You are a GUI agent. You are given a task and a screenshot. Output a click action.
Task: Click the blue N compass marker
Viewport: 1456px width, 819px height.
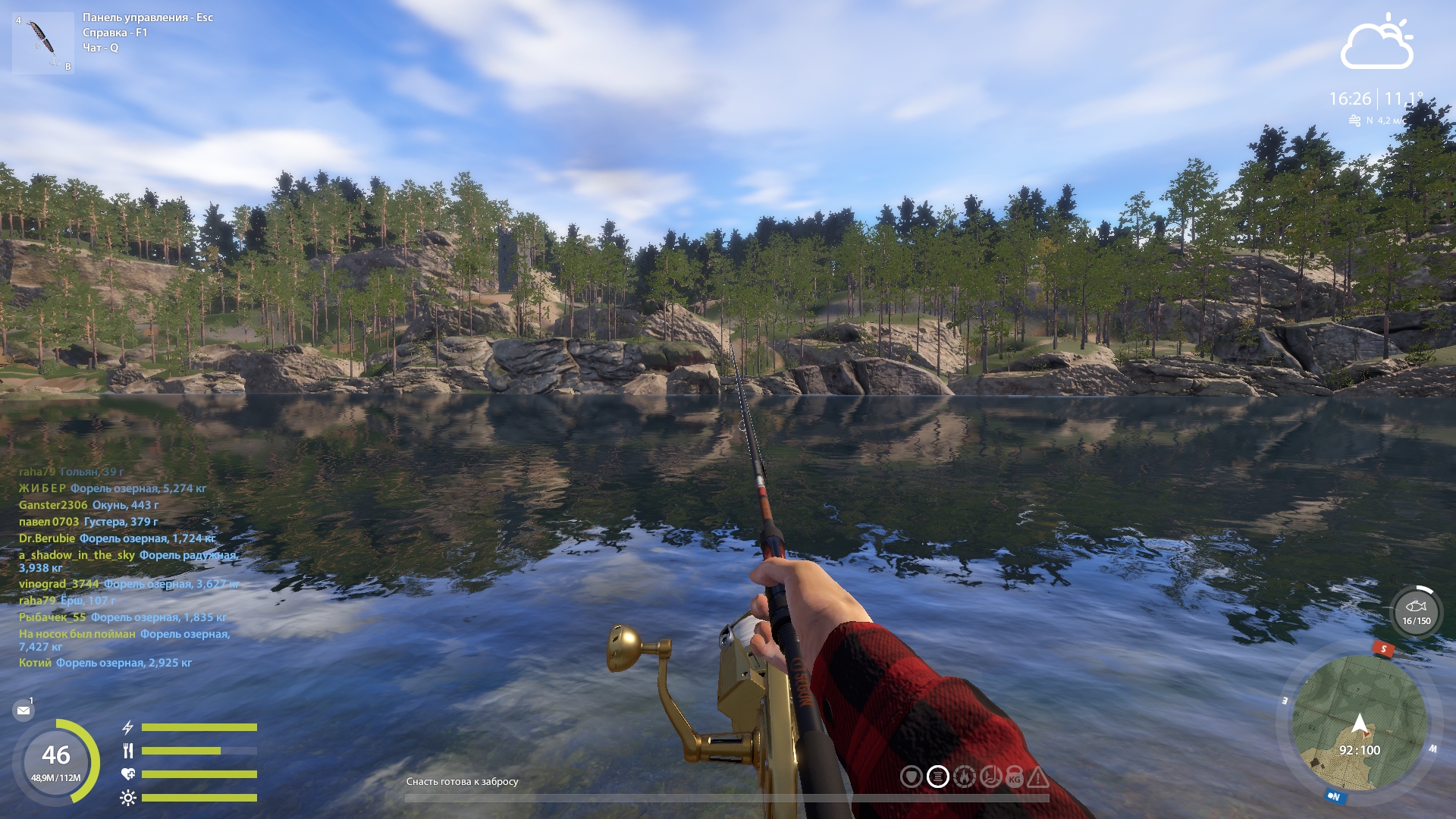tap(1334, 796)
